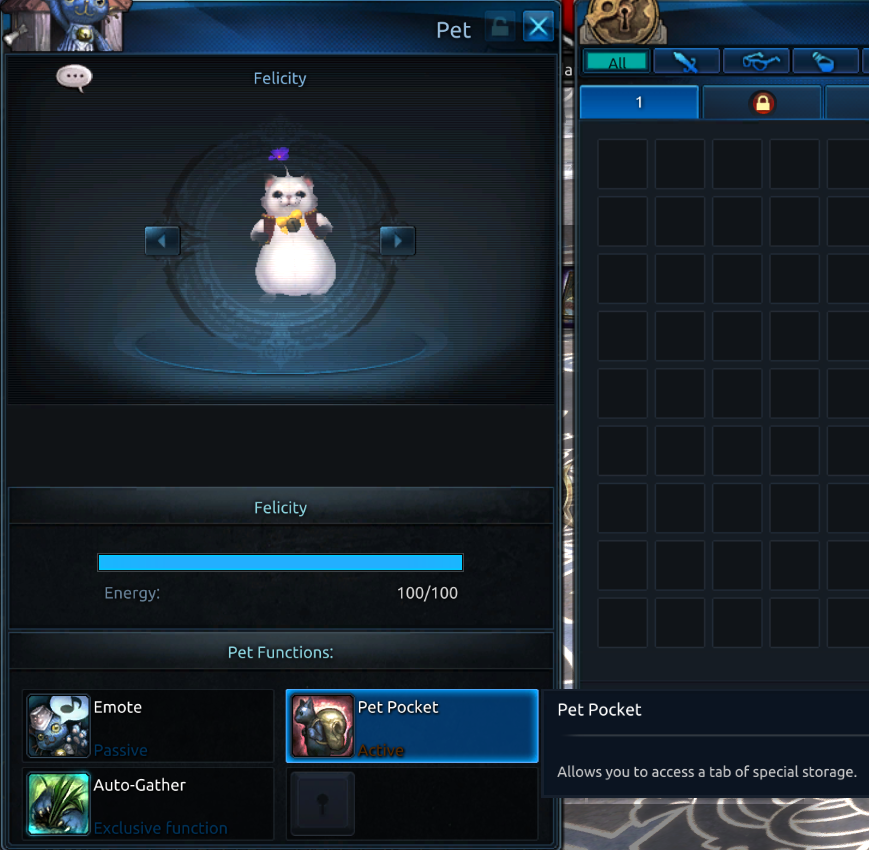Image resolution: width=869 pixels, height=850 pixels.
Task: Click the locked storage tab
Action: point(763,103)
